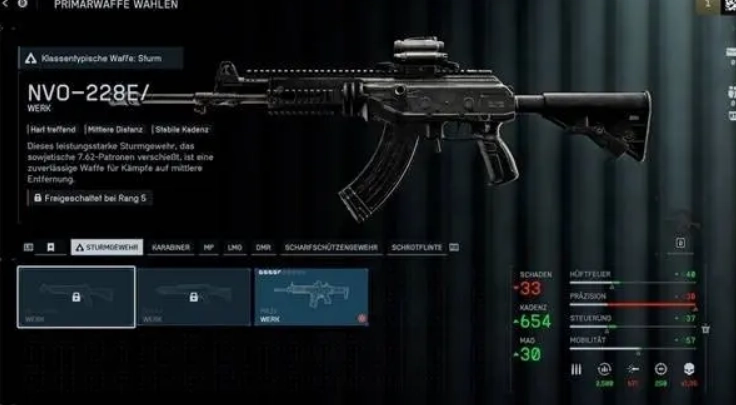
Task: Select the first locked weapon tile
Action: (x=76, y=297)
